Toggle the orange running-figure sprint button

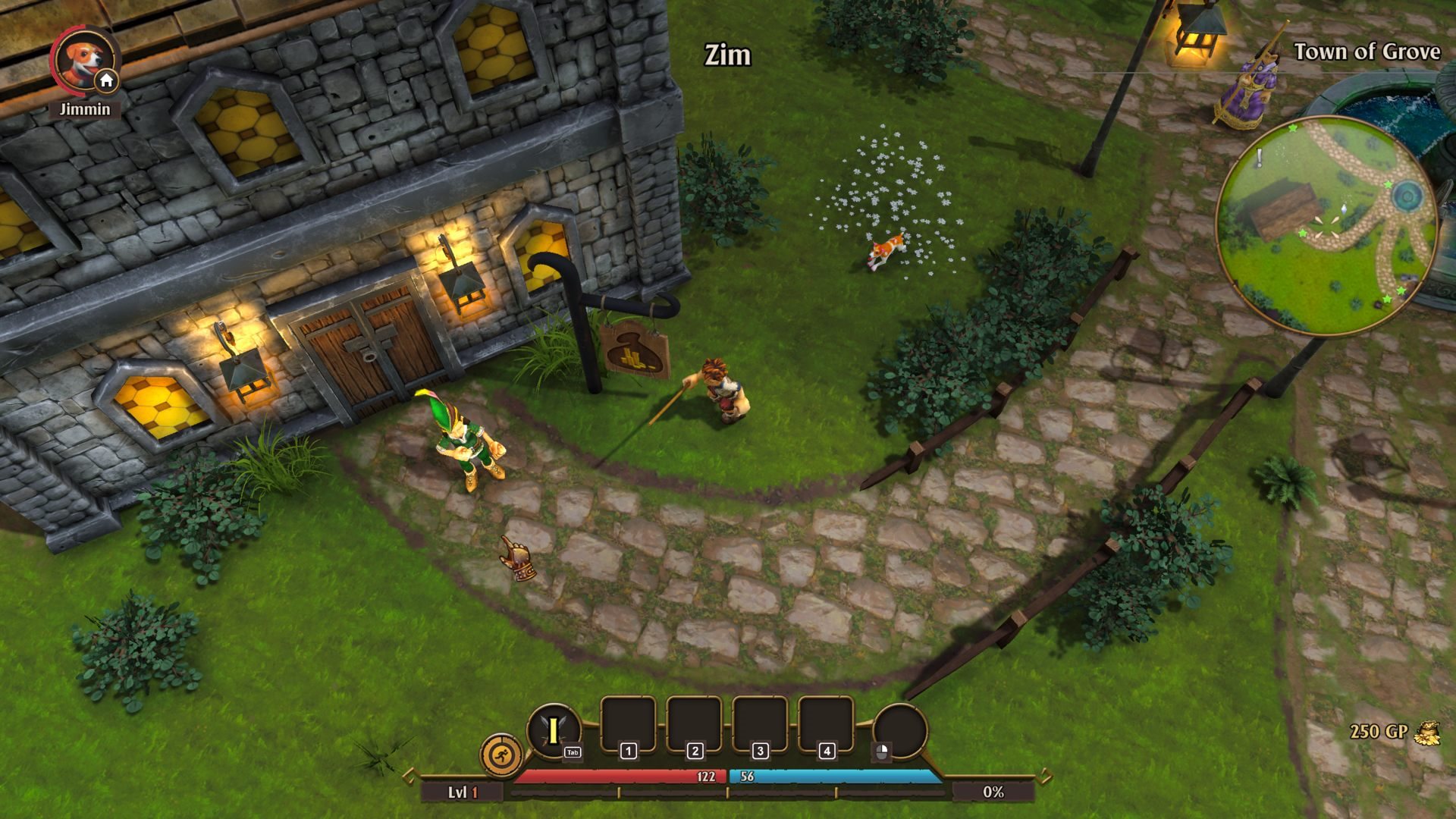pos(501,755)
